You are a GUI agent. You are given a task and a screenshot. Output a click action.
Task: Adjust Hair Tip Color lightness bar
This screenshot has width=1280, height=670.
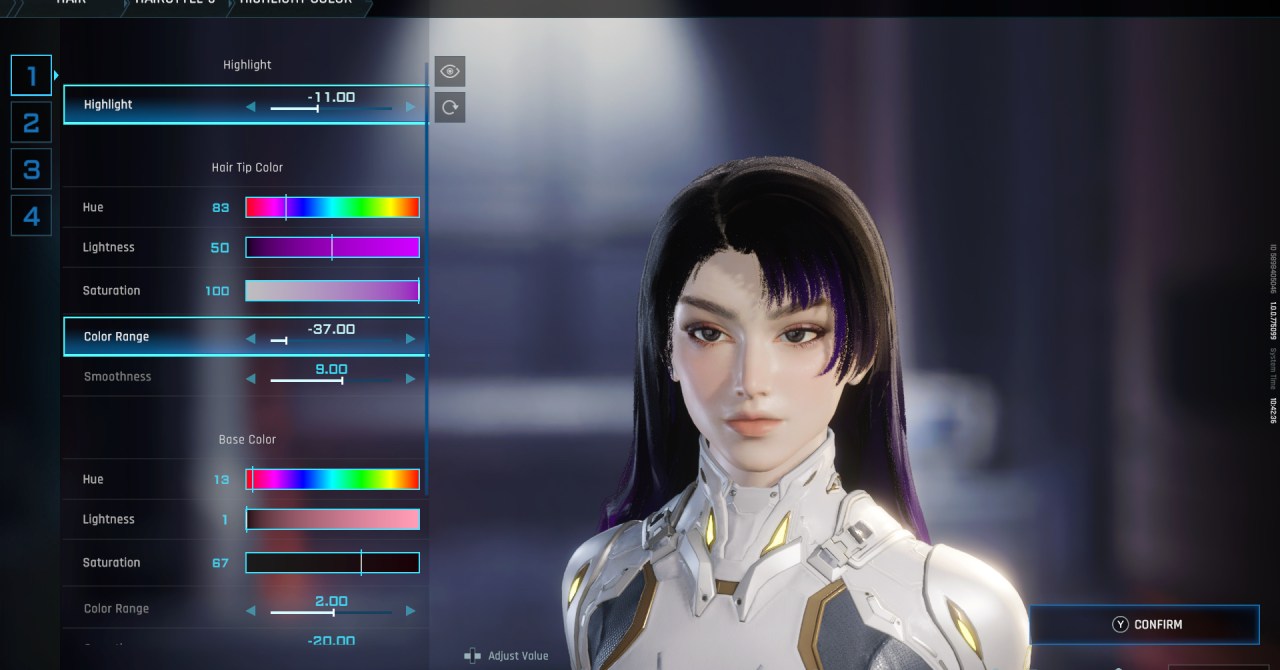(x=332, y=247)
